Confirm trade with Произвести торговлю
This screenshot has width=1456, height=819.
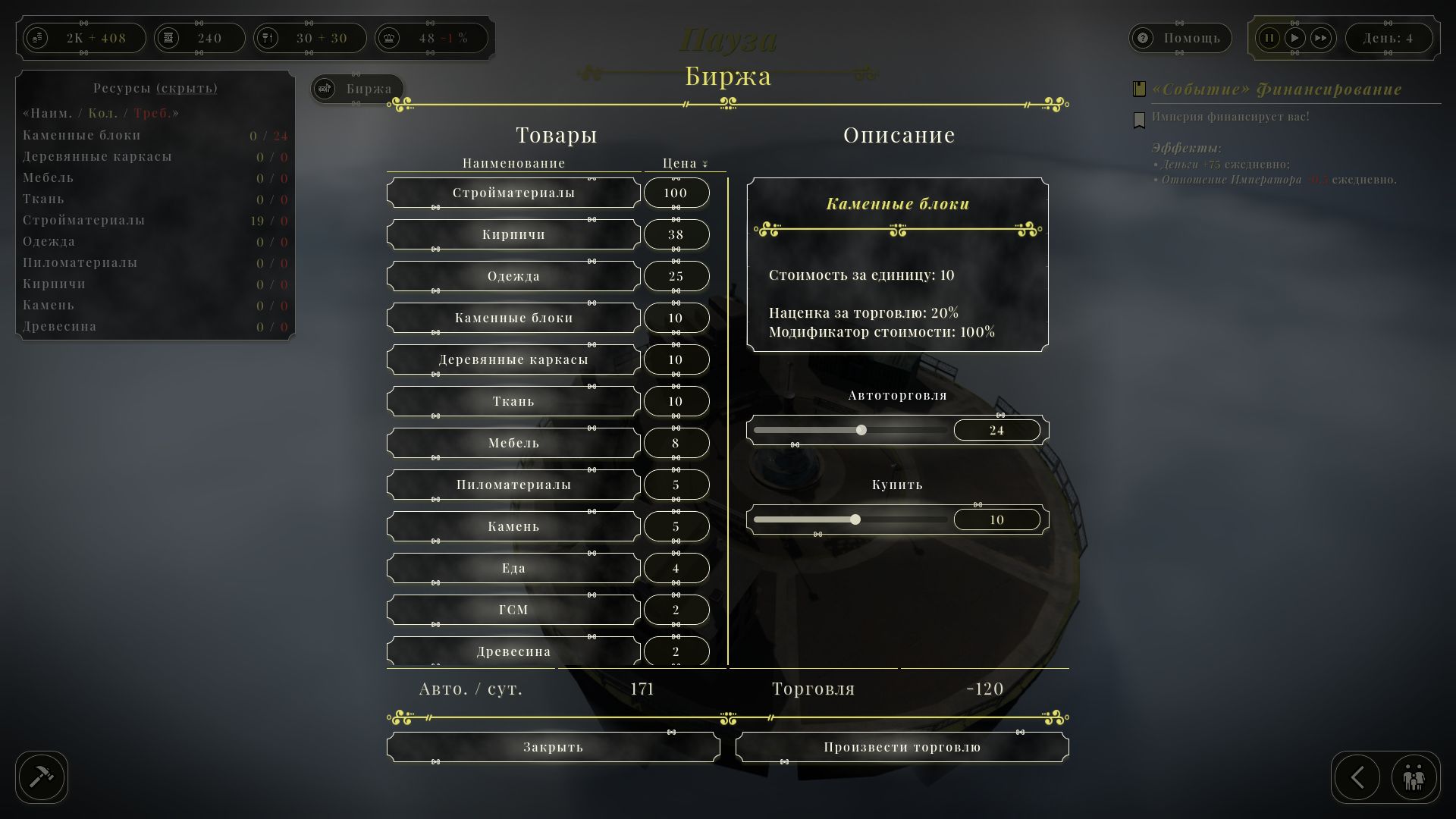902,747
